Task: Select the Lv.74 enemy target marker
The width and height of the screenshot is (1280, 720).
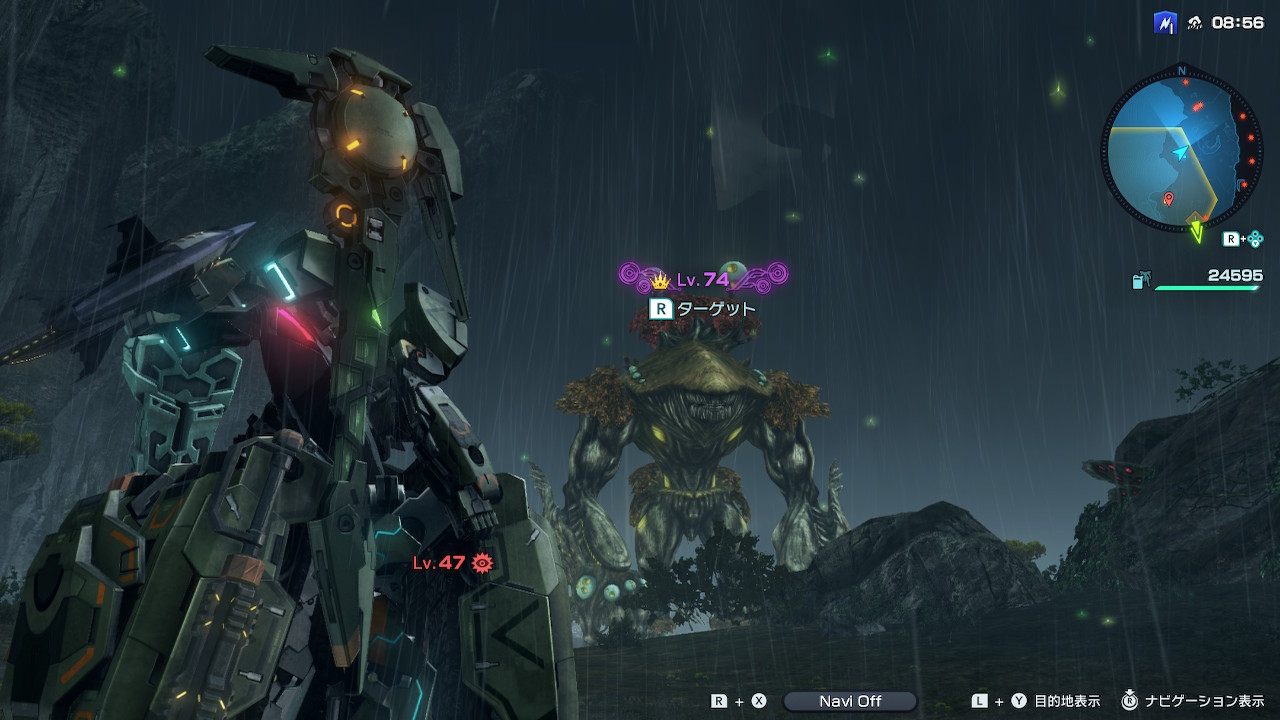Action: click(x=703, y=278)
